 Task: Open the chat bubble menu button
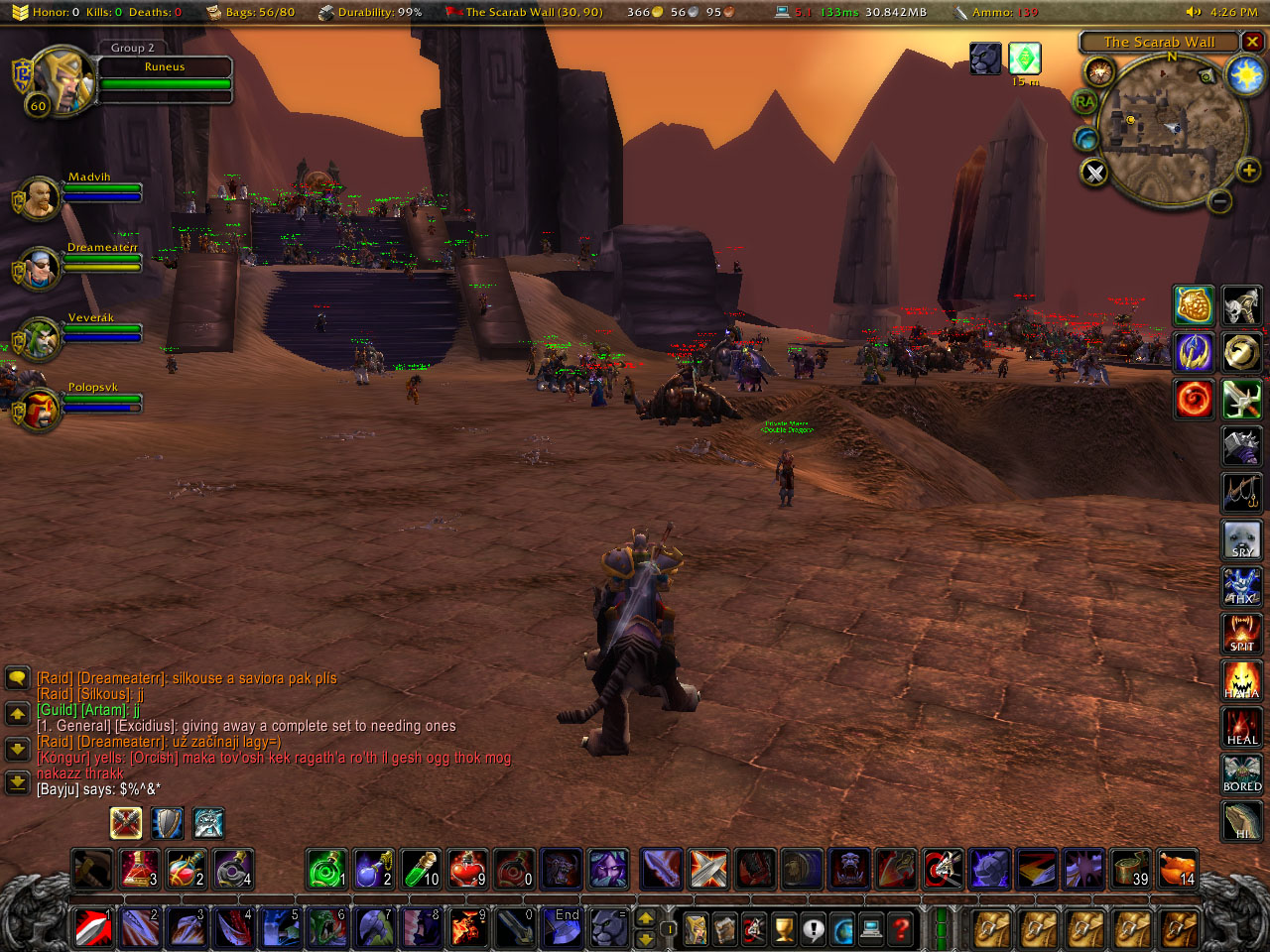pos(18,678)
